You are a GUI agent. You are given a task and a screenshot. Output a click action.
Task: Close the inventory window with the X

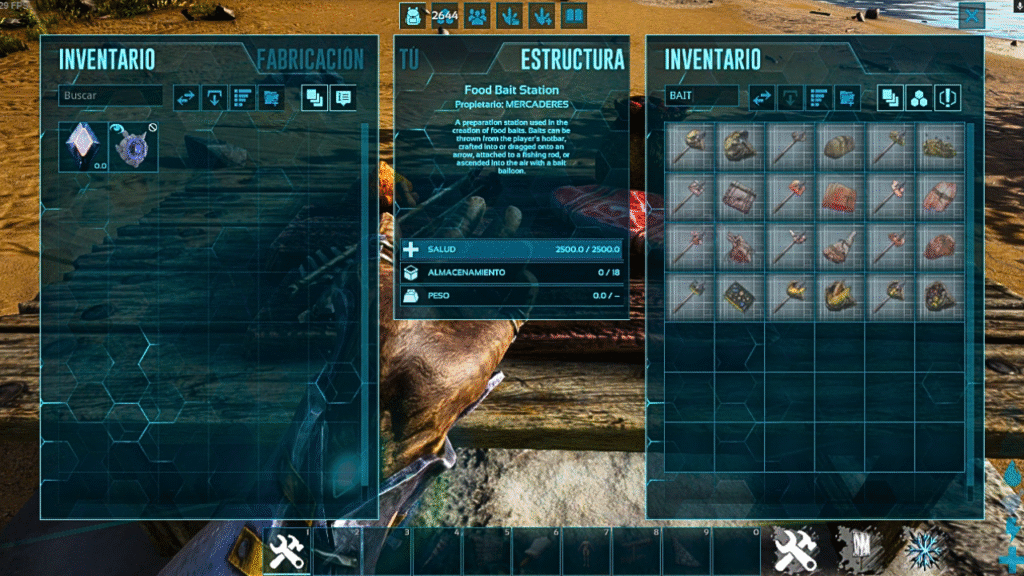click(x=971, y=16)
